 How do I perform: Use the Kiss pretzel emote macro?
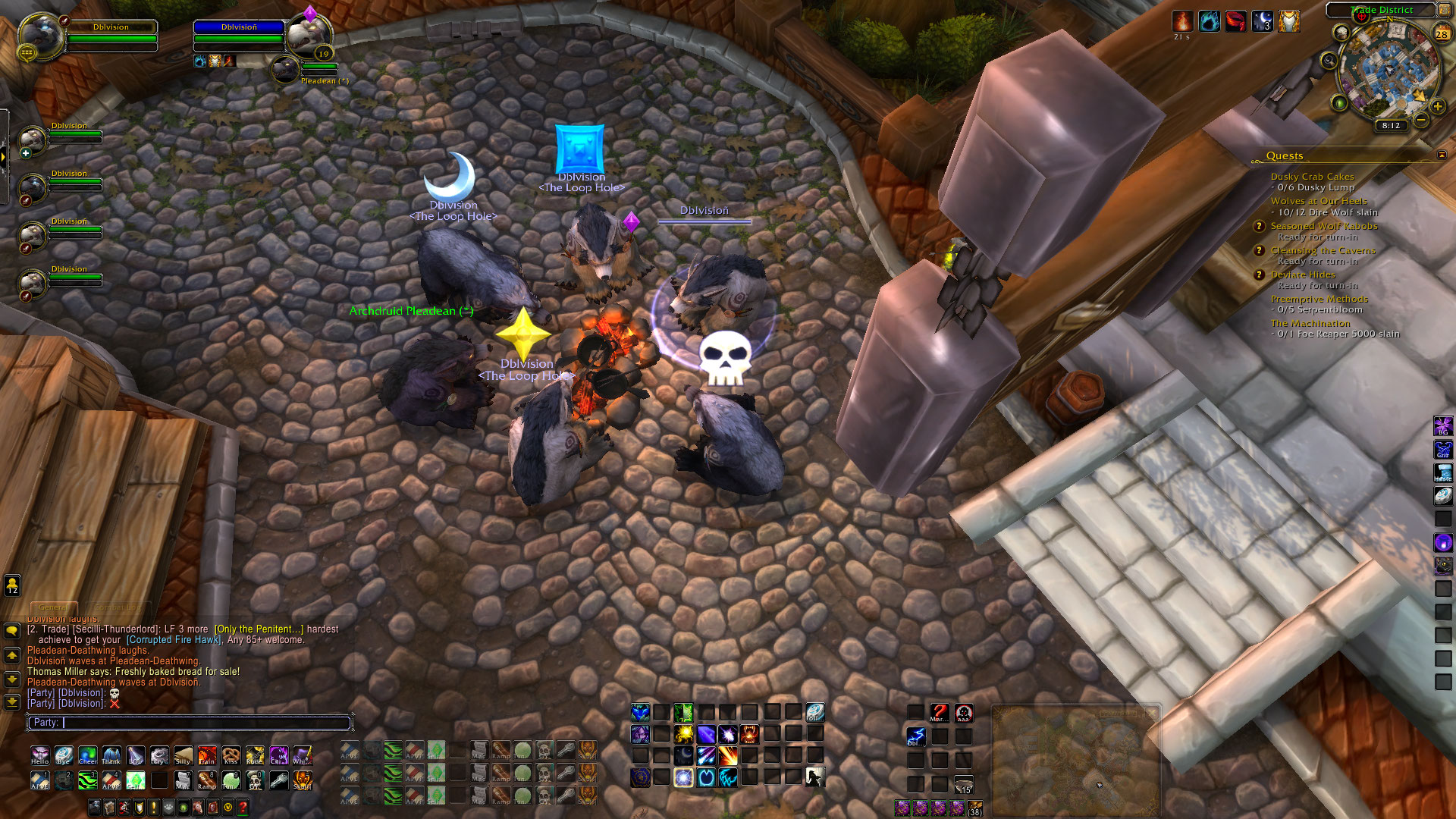231,755
